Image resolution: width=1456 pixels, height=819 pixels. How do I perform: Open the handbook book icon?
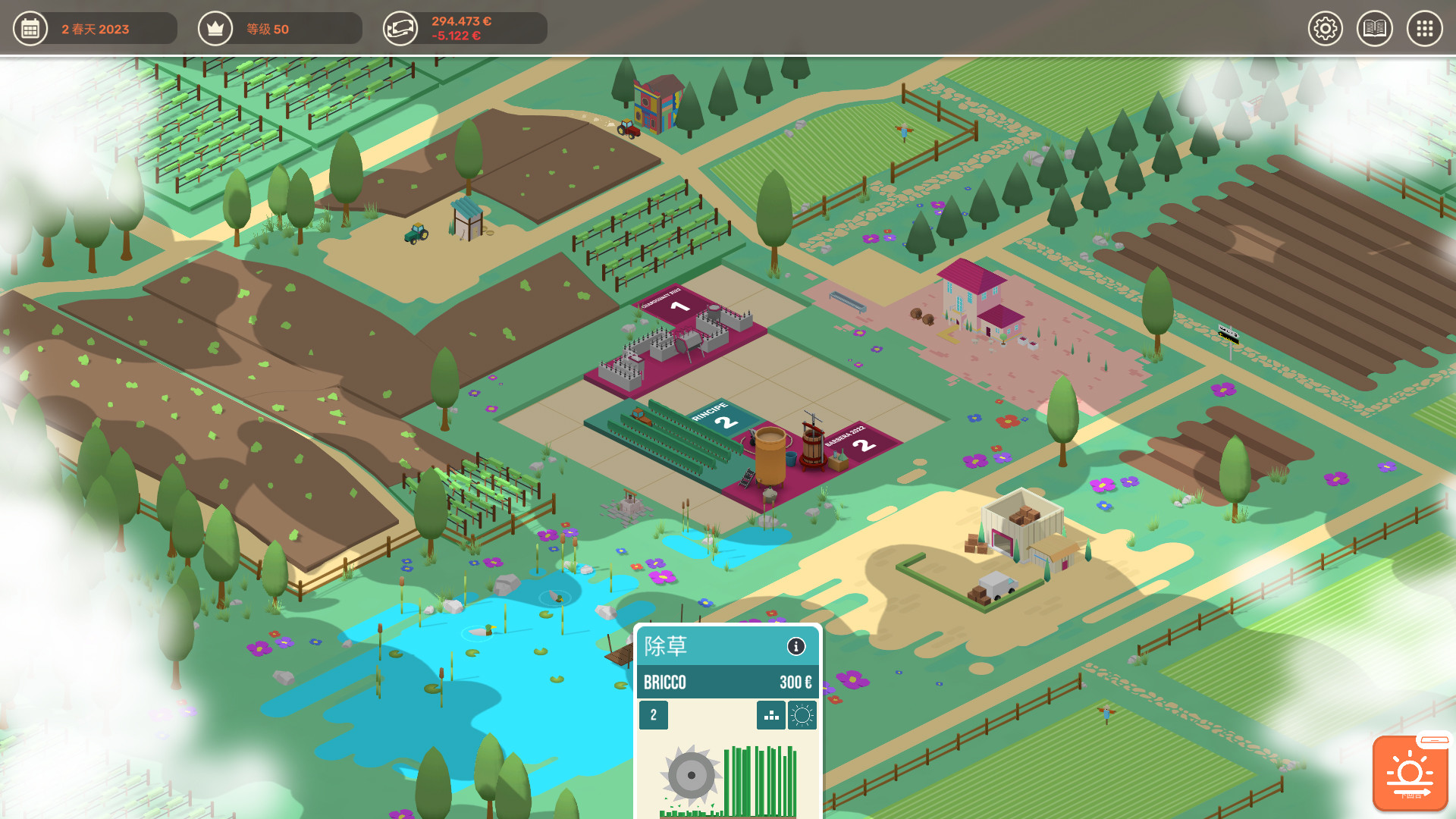[x=1375, y=28]
